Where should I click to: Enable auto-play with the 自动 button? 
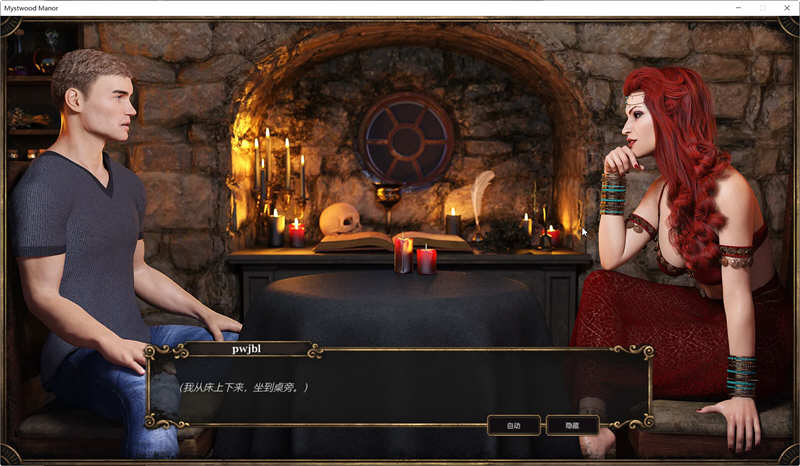(x=514, y=425)
